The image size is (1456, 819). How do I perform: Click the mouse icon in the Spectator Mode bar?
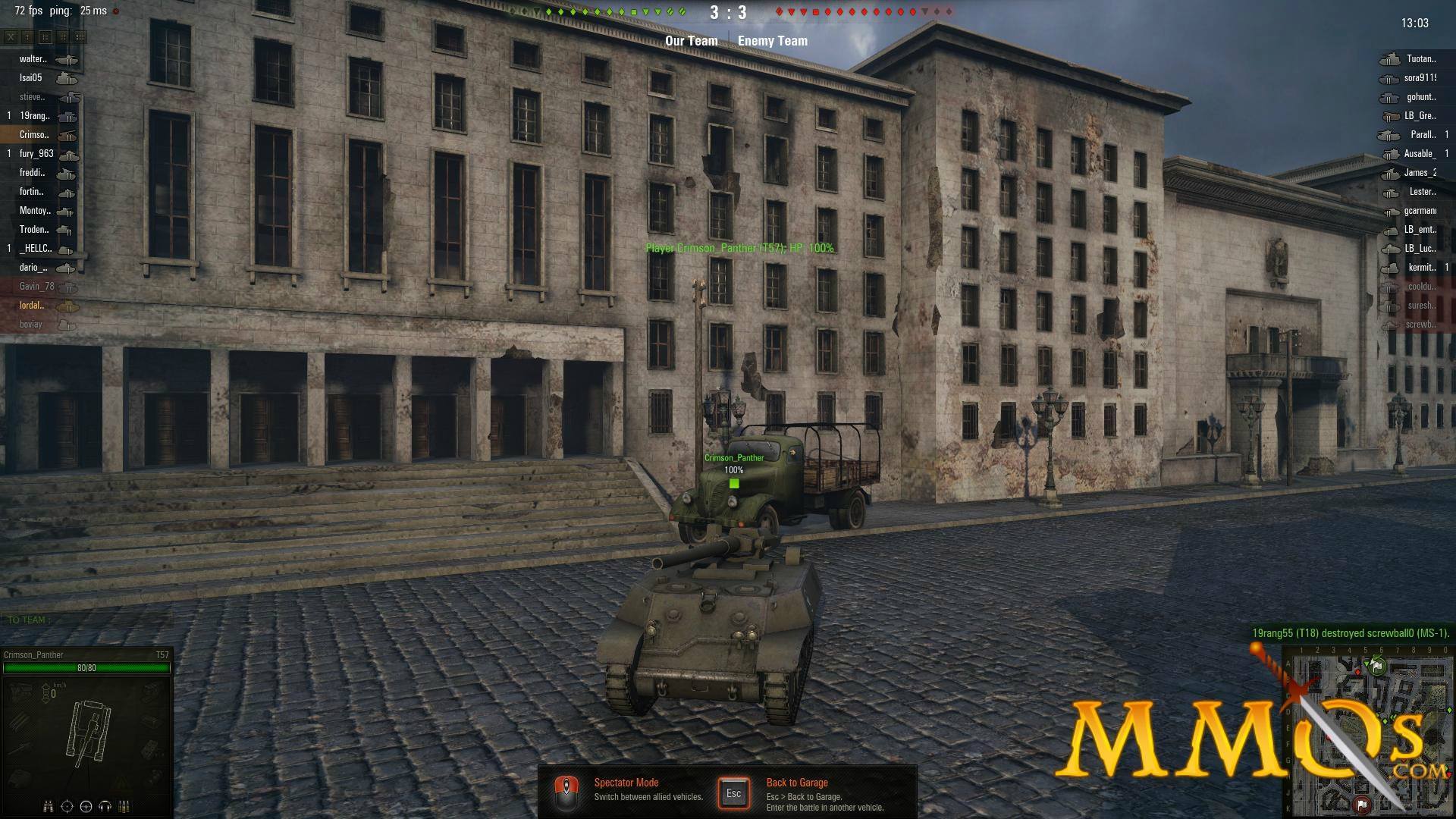click(x=566, y=792)
